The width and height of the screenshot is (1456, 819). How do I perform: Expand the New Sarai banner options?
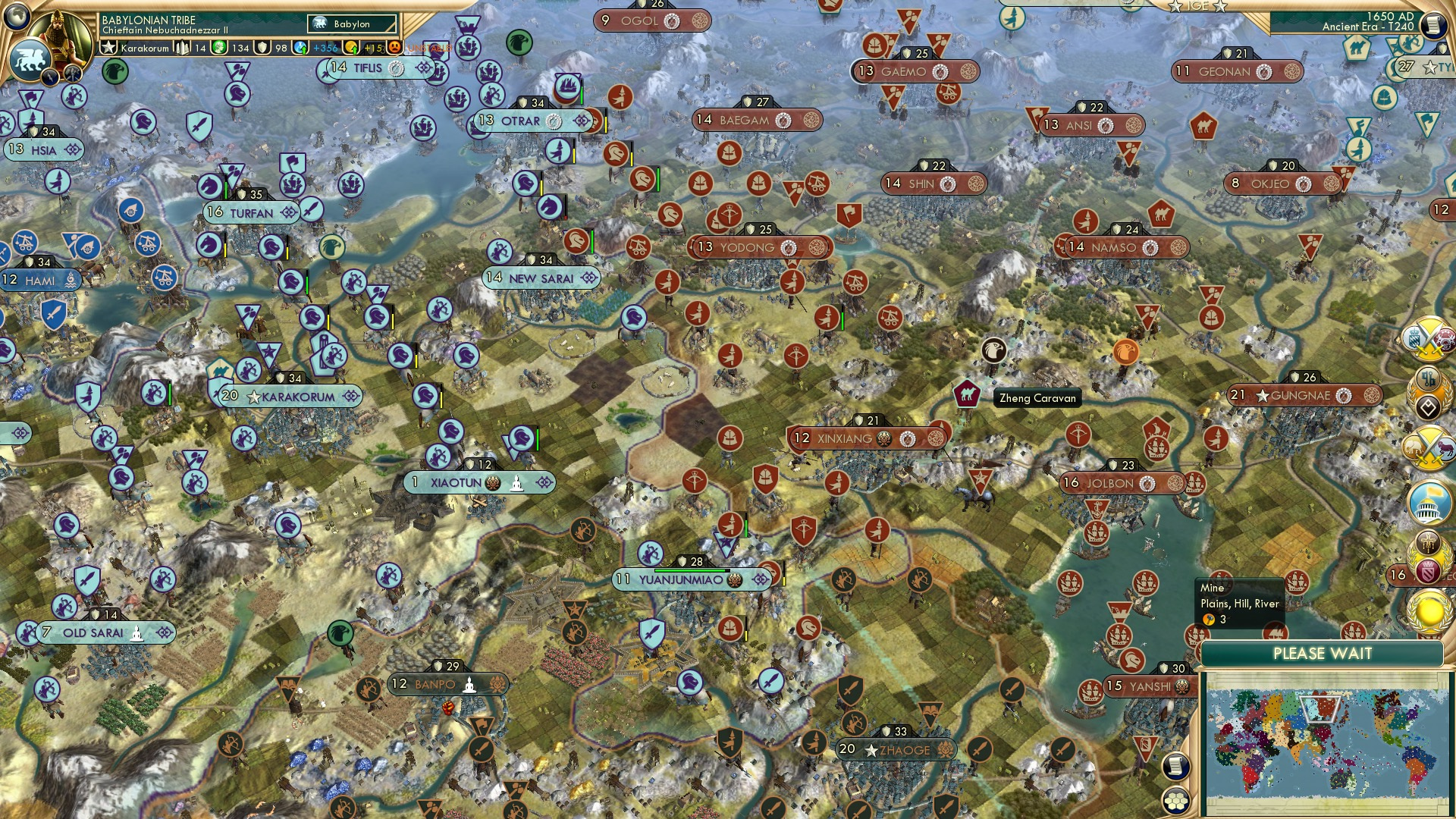(x=590, y=278)
